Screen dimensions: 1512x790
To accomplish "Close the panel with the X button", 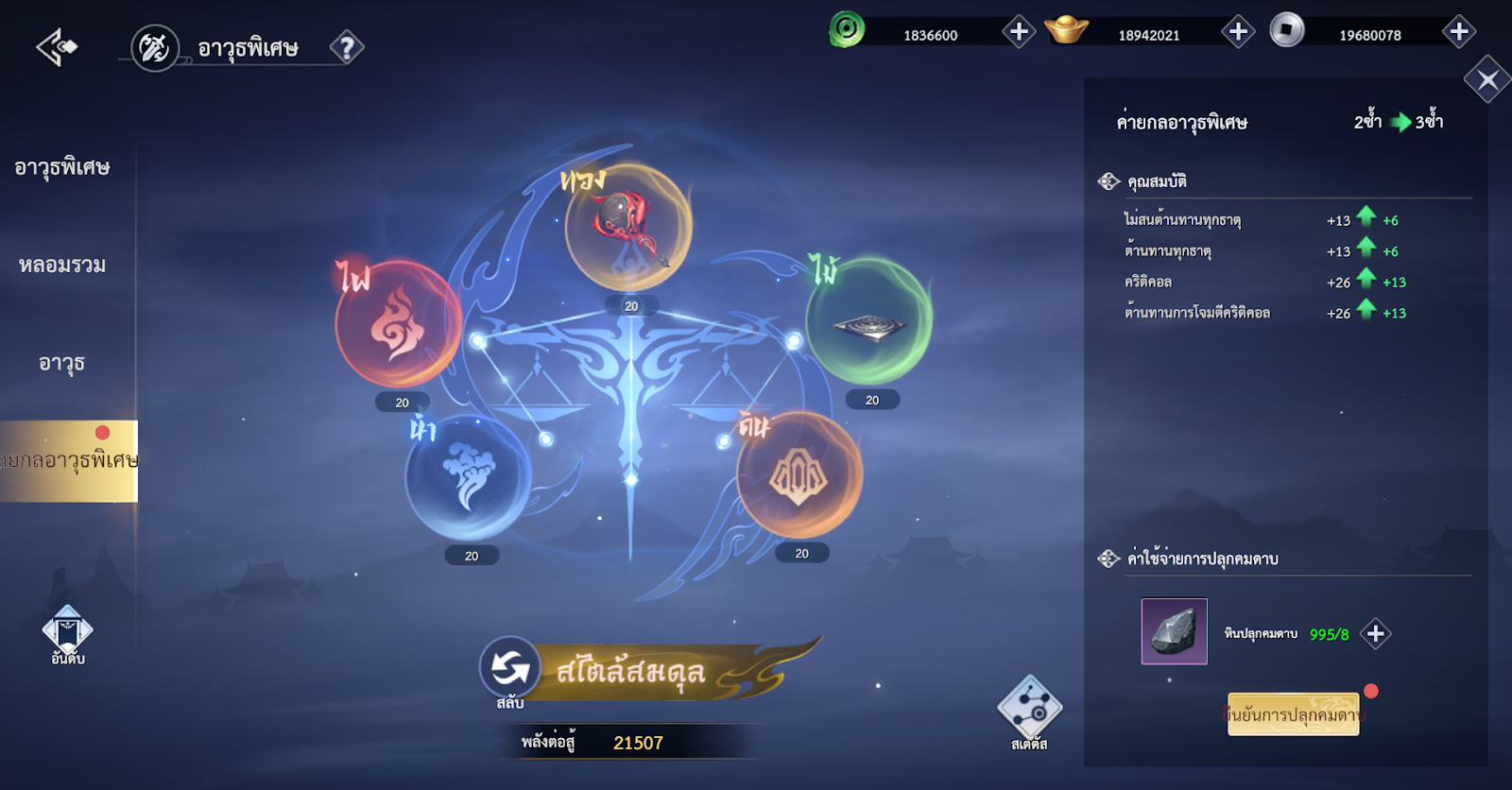I will (1487, 80).
